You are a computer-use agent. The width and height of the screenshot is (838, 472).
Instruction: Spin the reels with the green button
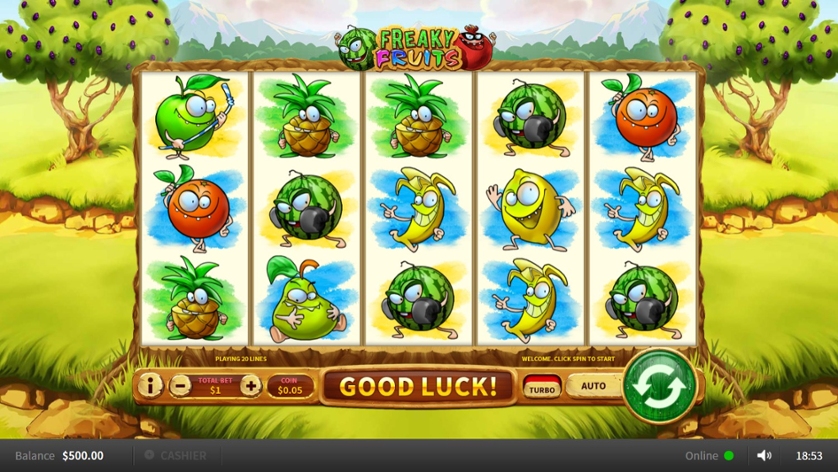pos(659,385)
